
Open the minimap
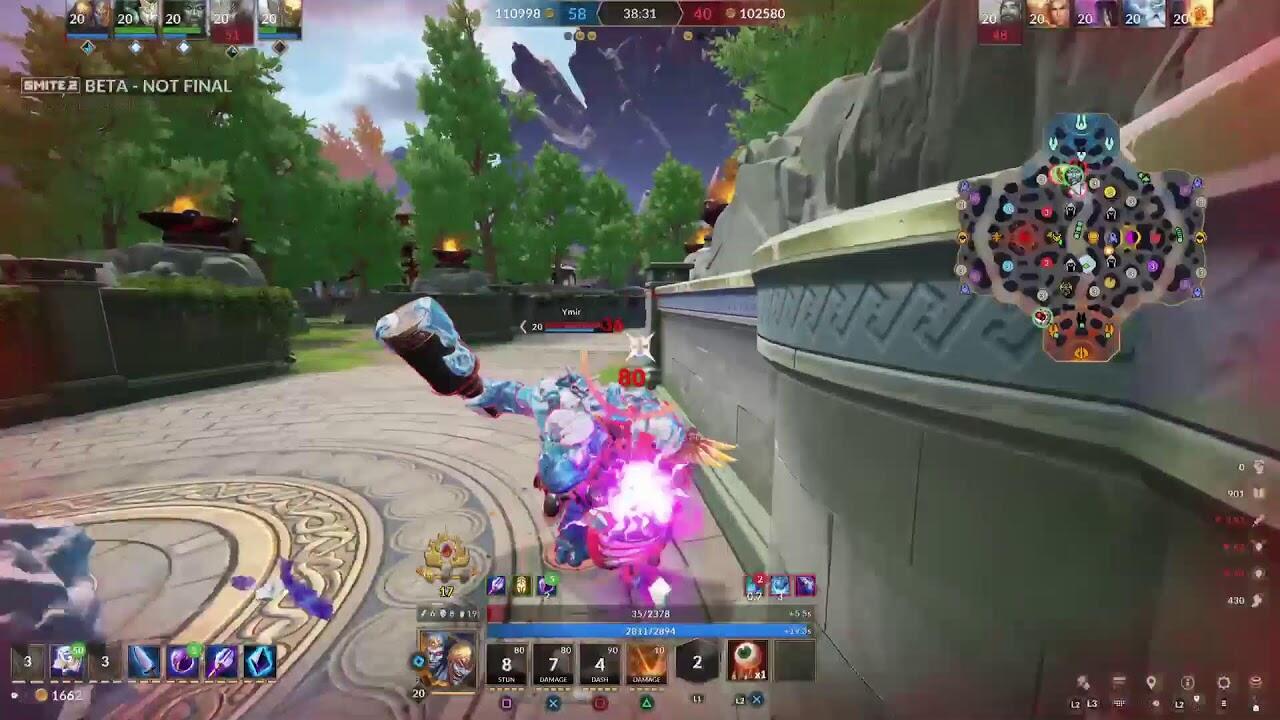1082,238
